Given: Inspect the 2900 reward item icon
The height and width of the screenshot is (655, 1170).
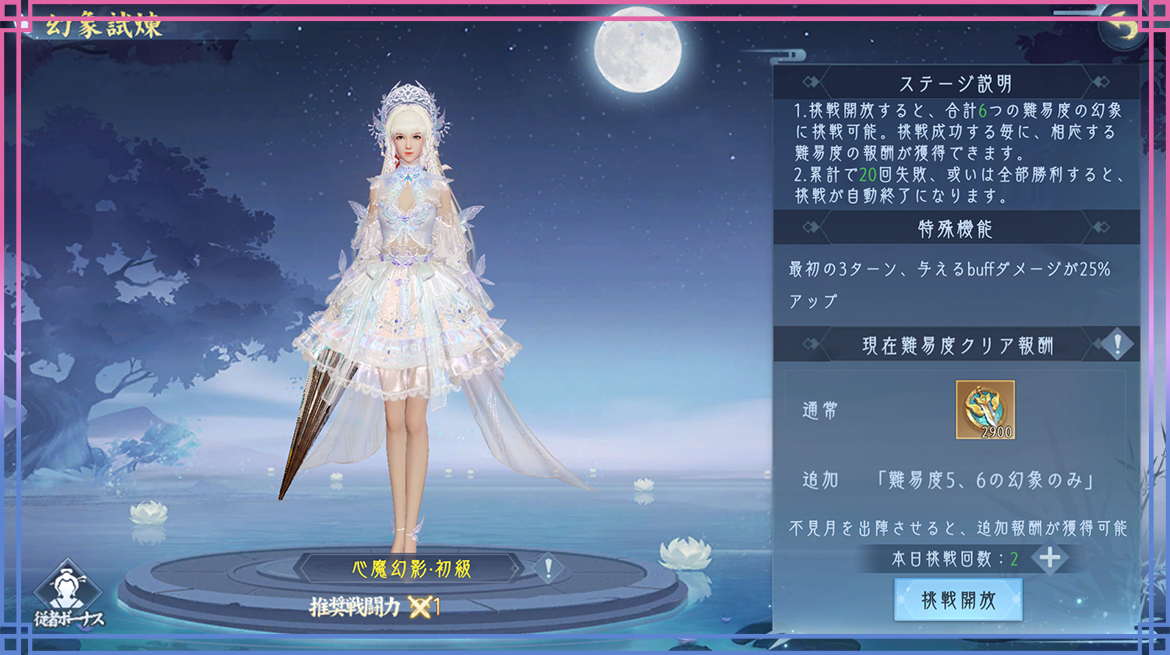Looking at the screenshot, I should click(x=985, y=409).
